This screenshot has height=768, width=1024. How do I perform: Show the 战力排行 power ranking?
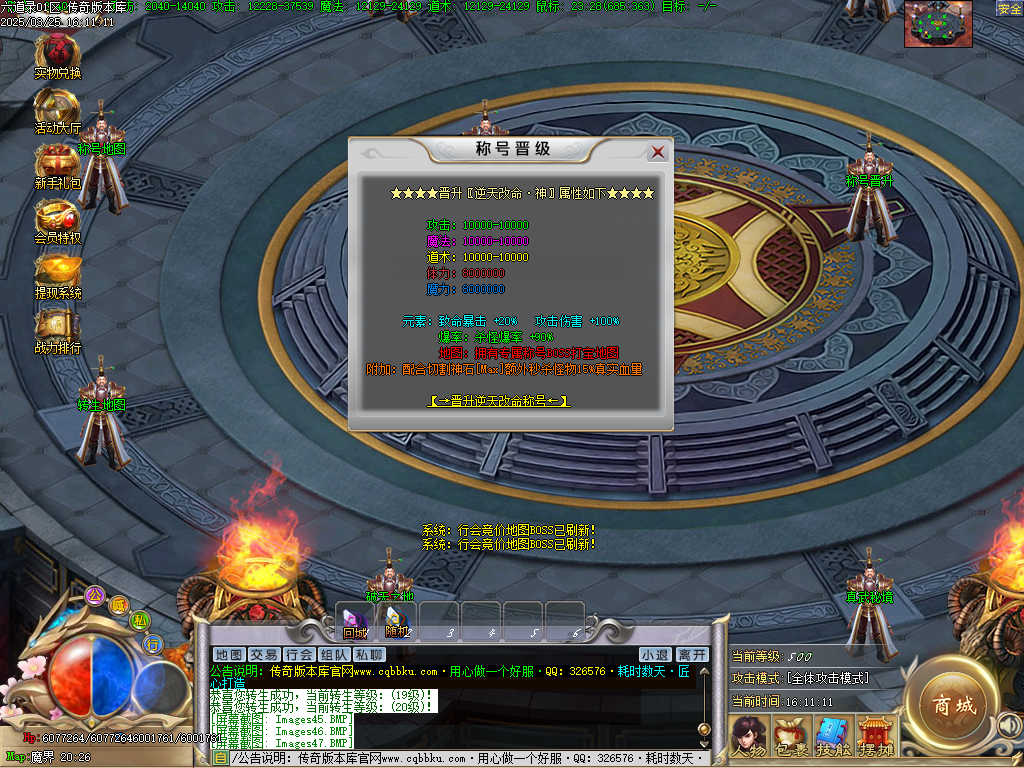coord(57,327)
